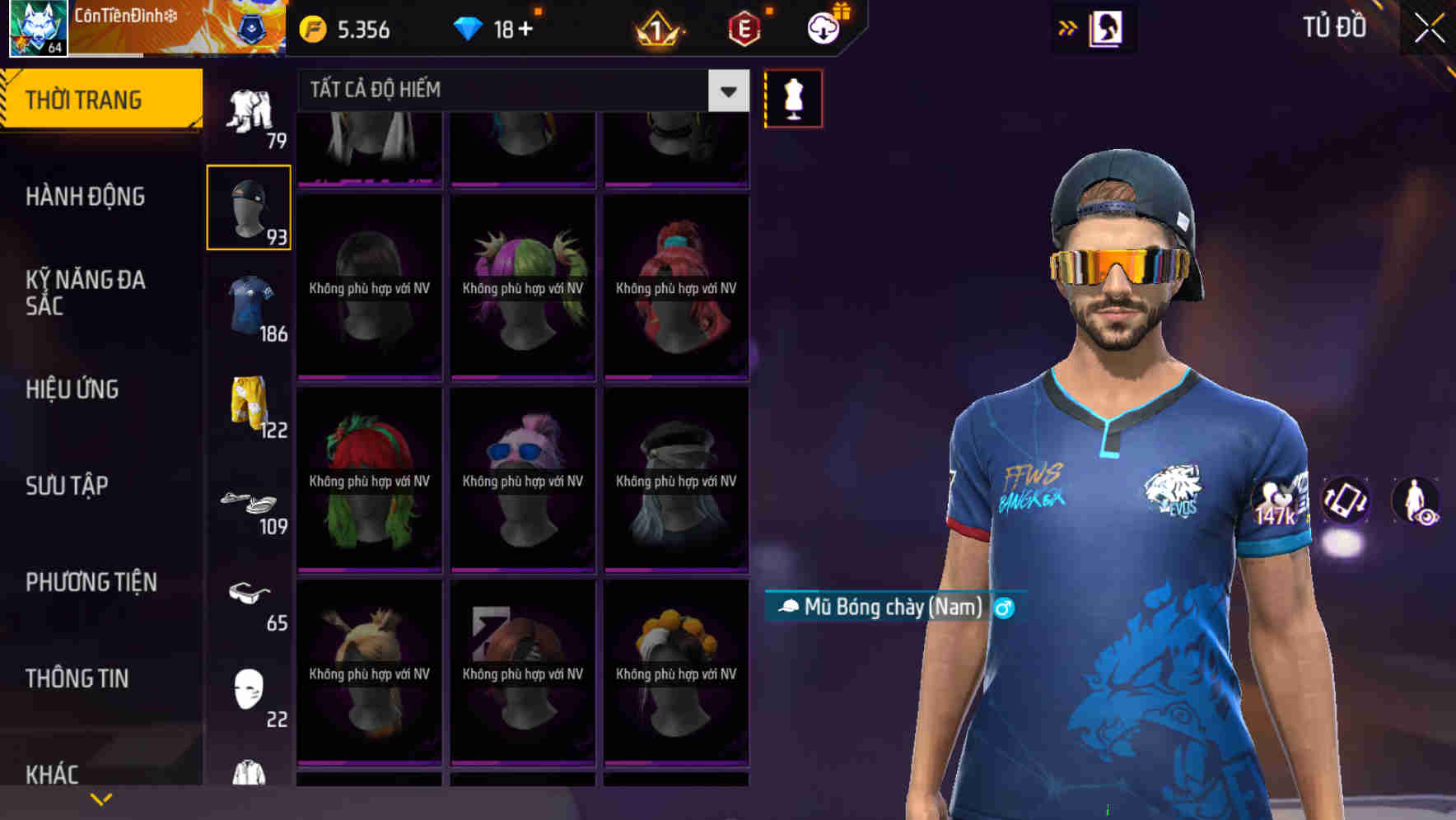Select the red ponytail hairstyle thumbnail
This screenshot has width=1456, height=820.
coord(675,284)
